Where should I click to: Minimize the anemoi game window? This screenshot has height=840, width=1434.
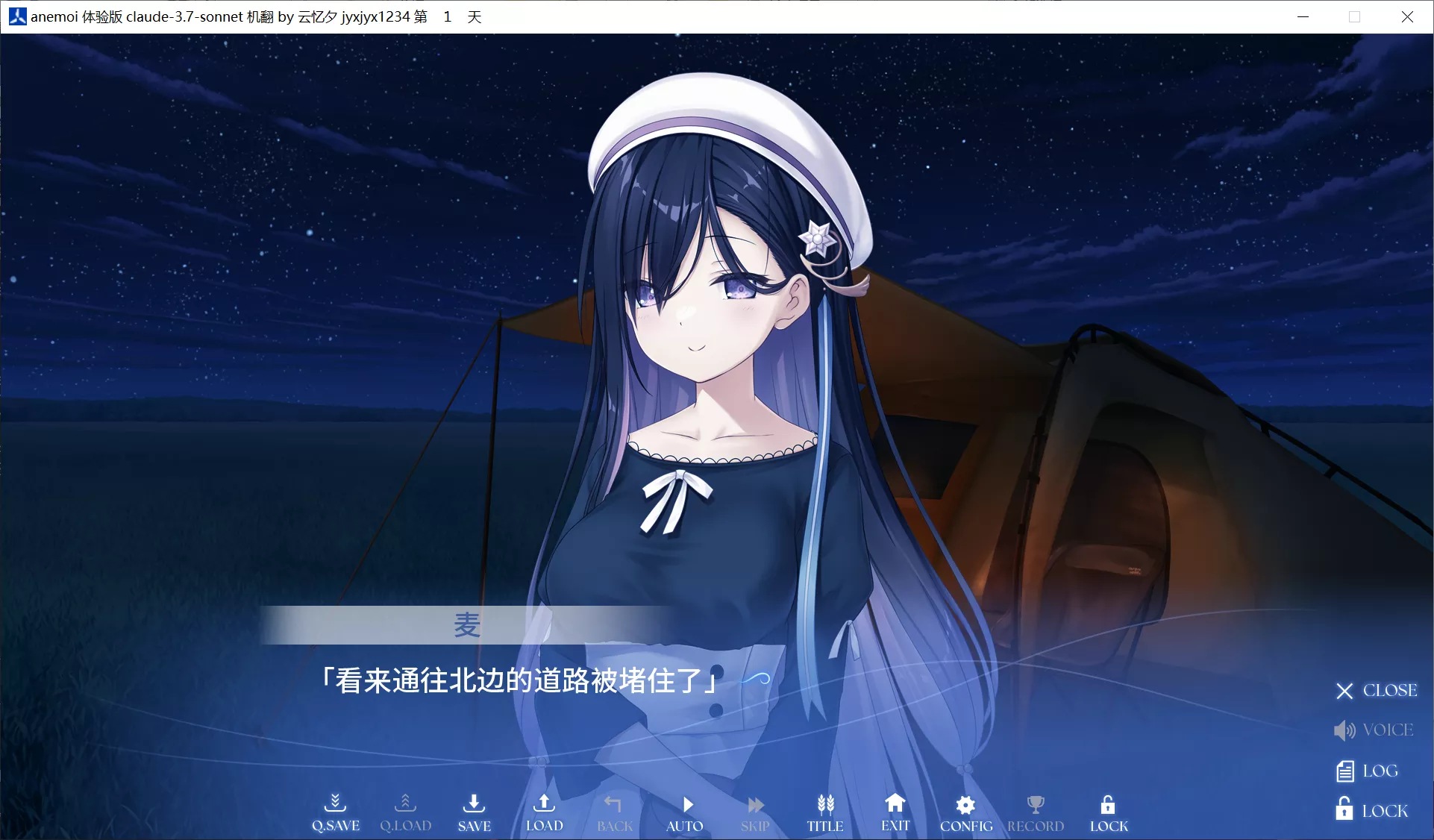(1303, 16)
